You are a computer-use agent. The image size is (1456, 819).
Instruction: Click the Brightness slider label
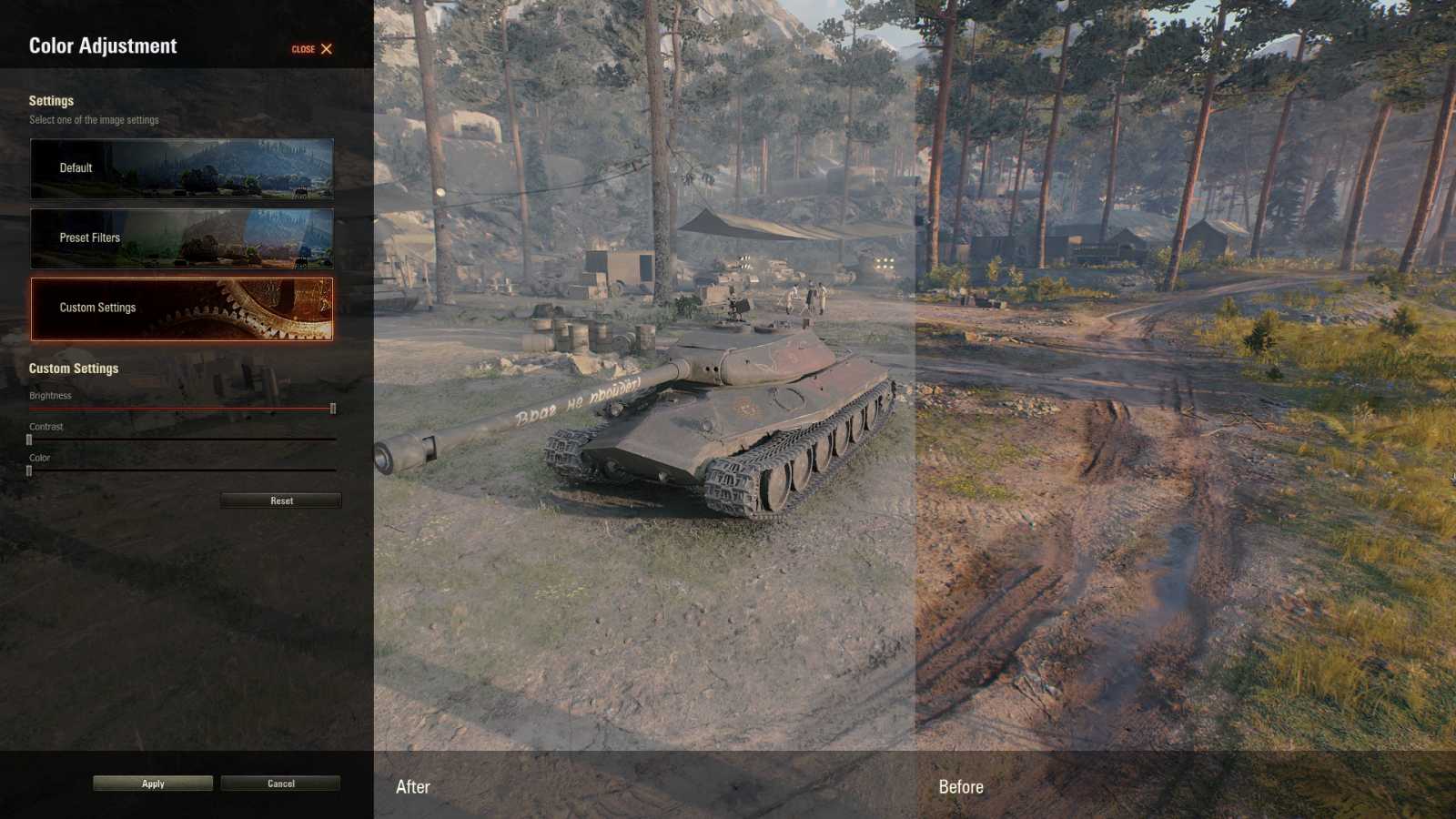(51, 395)
